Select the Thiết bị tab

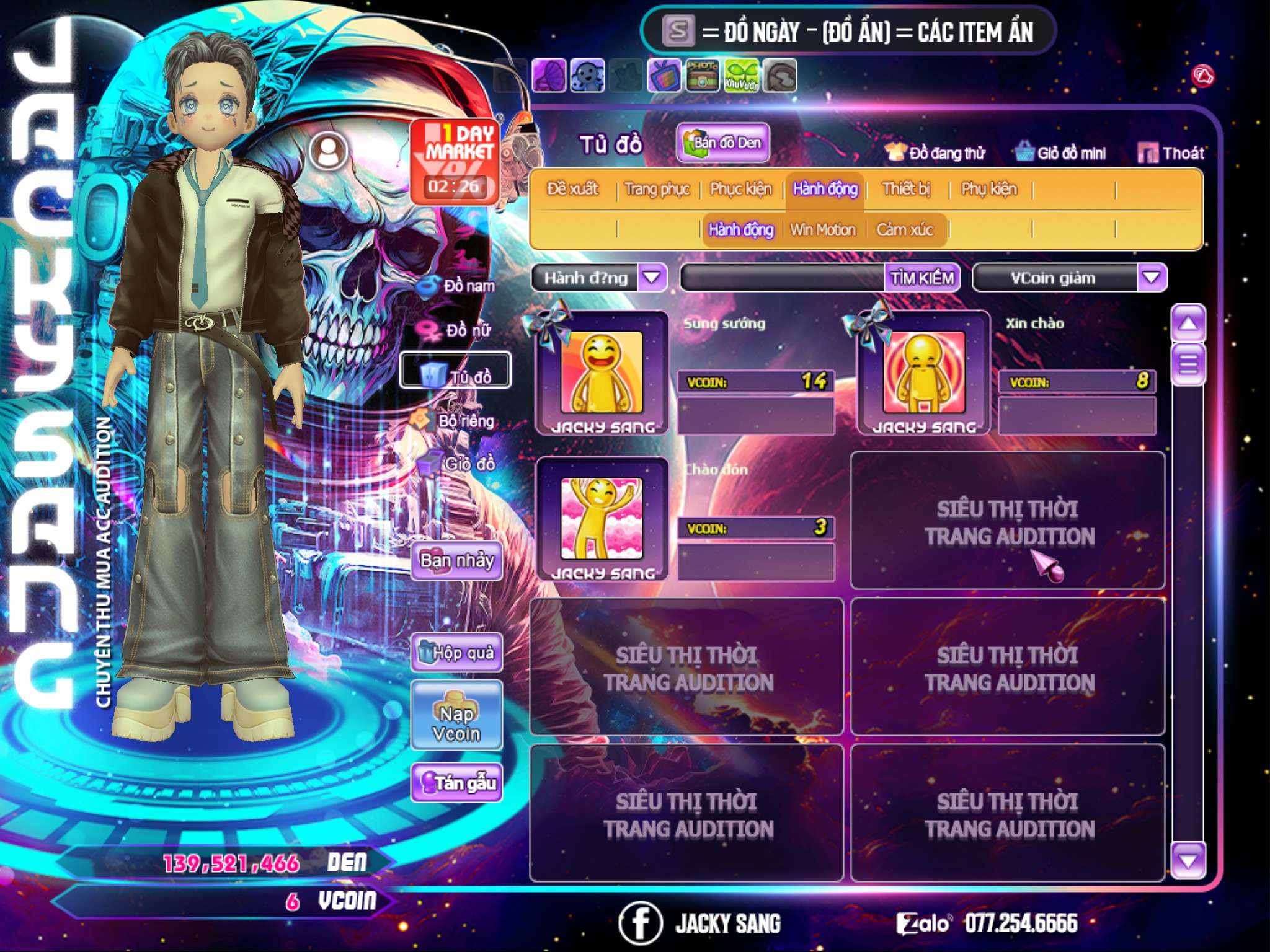906,189
